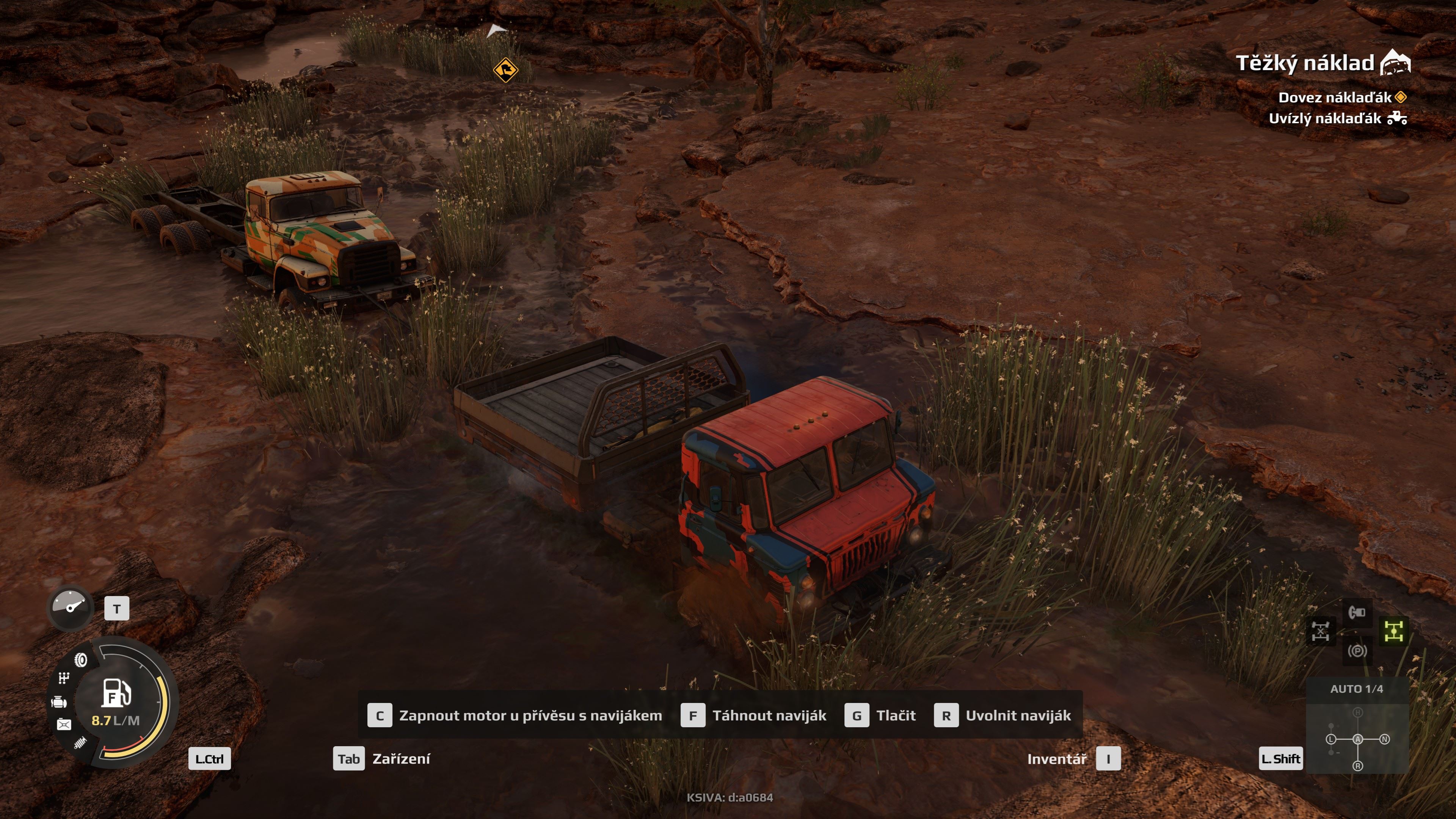Select the tire condition icon on the gauge
Image resolution: width=1456 pixels, height=819 pixels.
click(x=81, y=660)
